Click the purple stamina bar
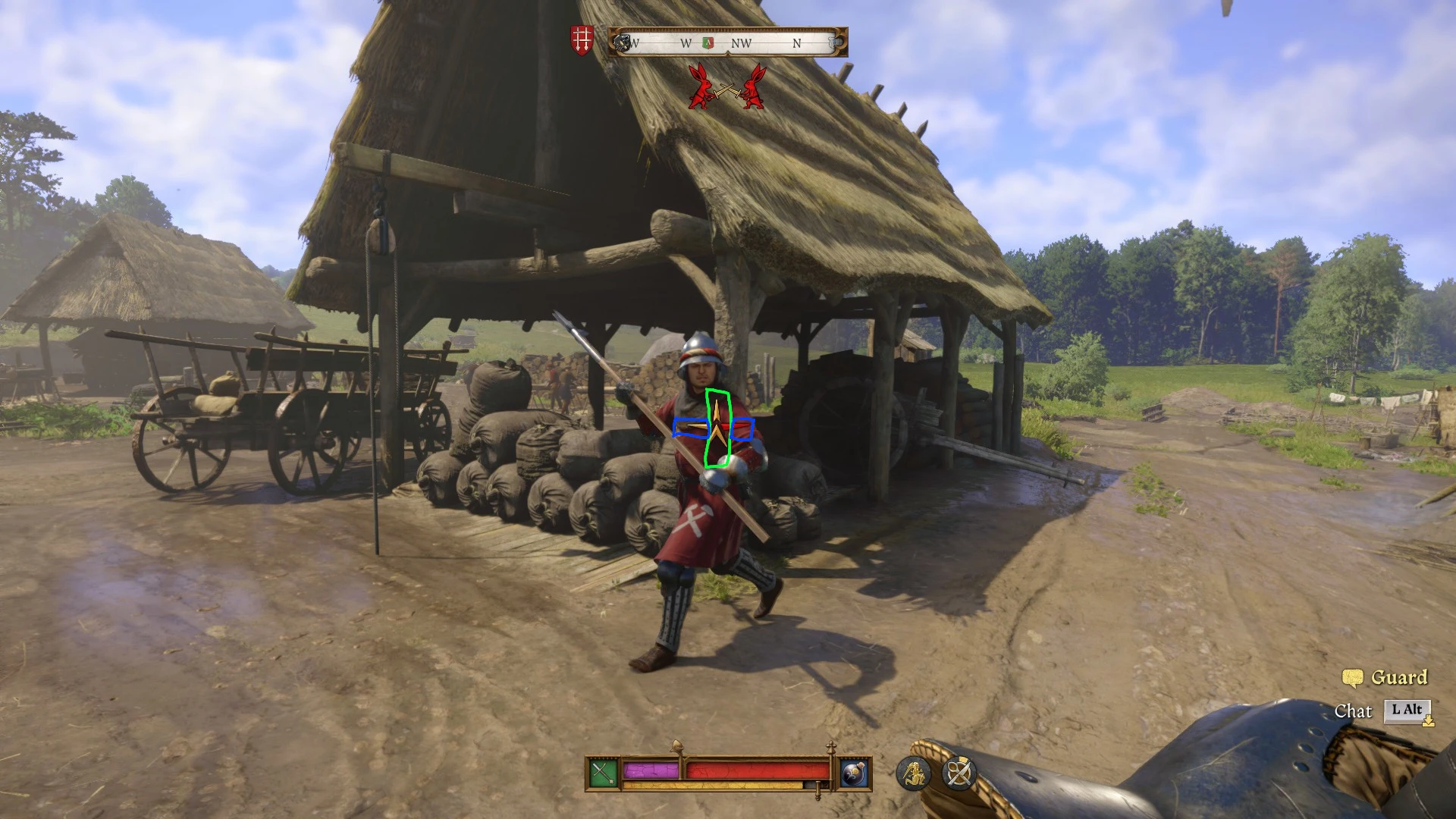 651,771
